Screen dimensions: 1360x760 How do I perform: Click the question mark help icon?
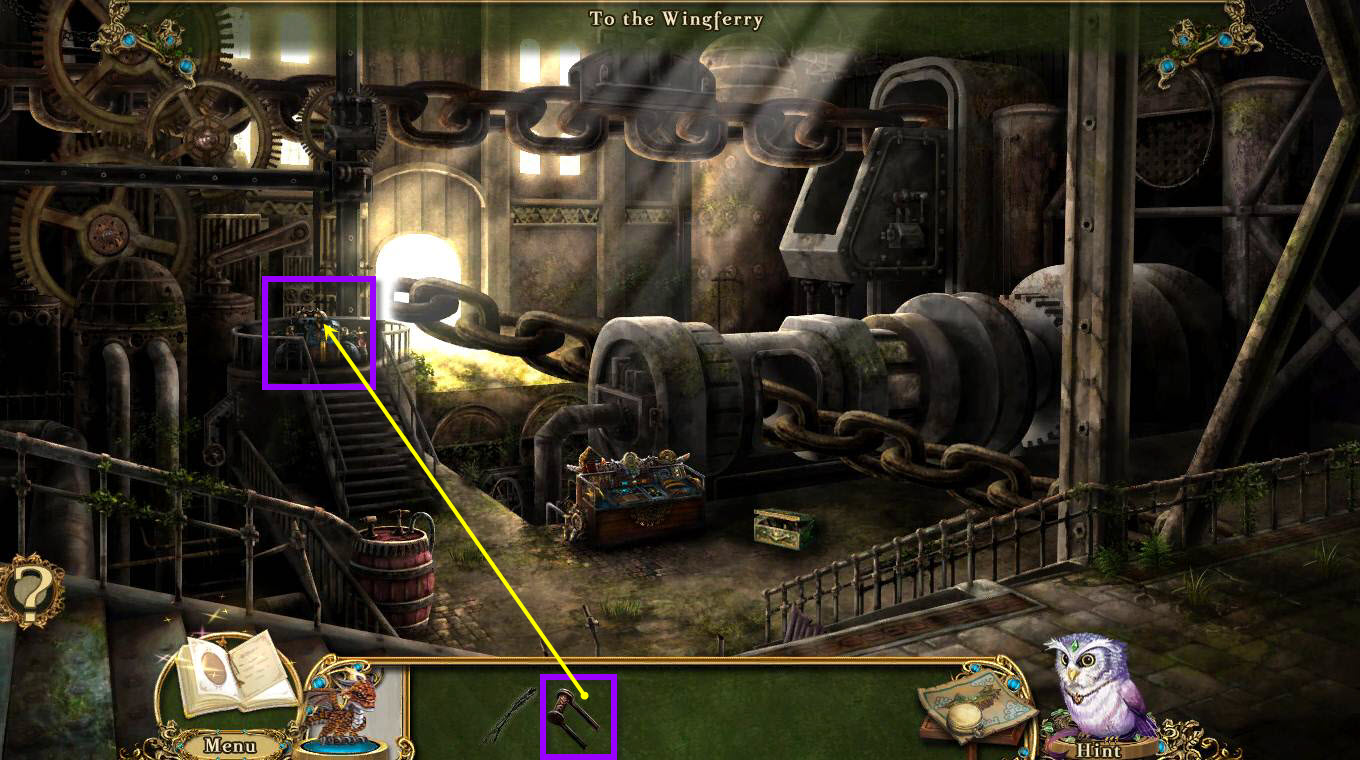coord(28,594)
